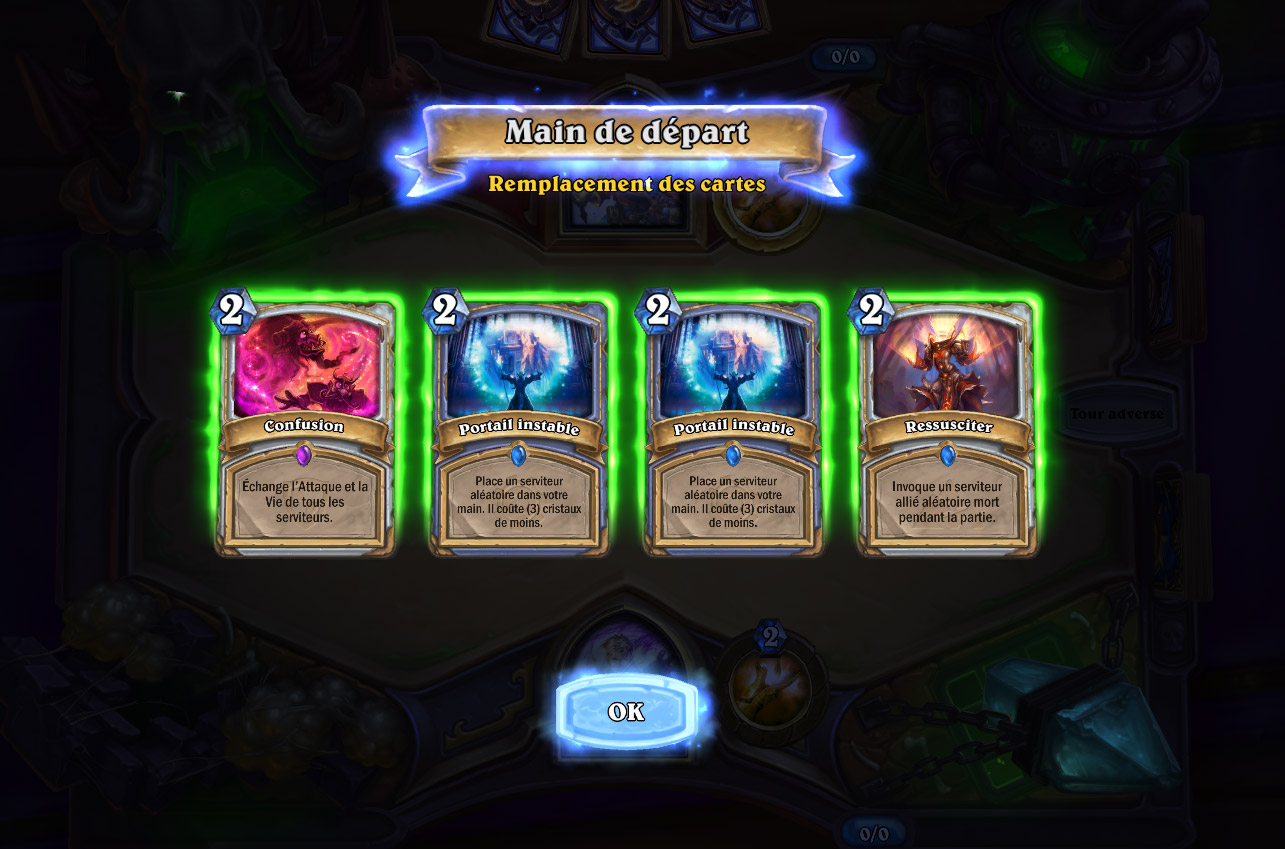Choose the Ressusciter card to replace
This screenshot has width=1285, height=849.
pos(947,427)
